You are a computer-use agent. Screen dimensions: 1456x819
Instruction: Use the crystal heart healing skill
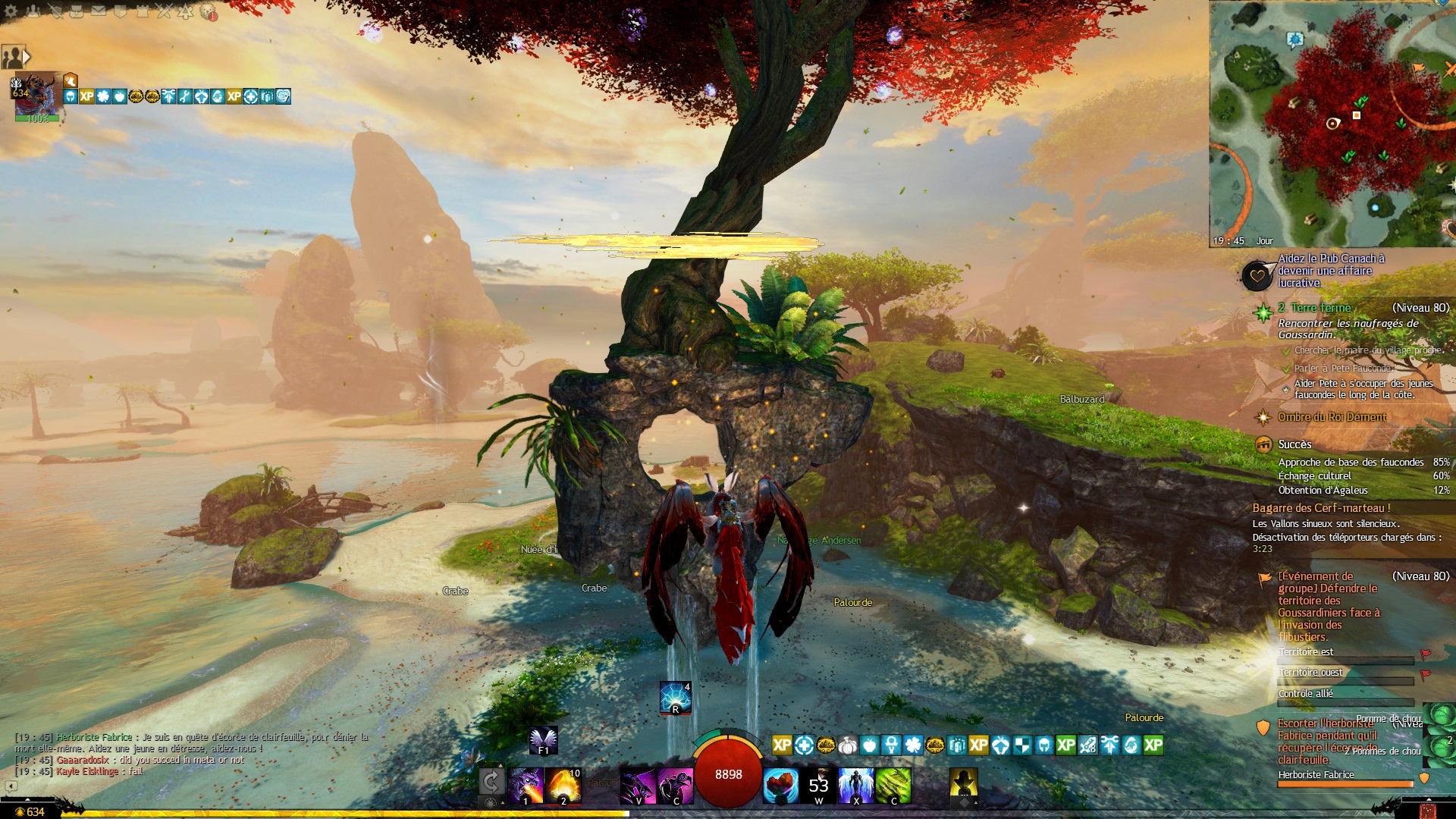click(781, 785)
